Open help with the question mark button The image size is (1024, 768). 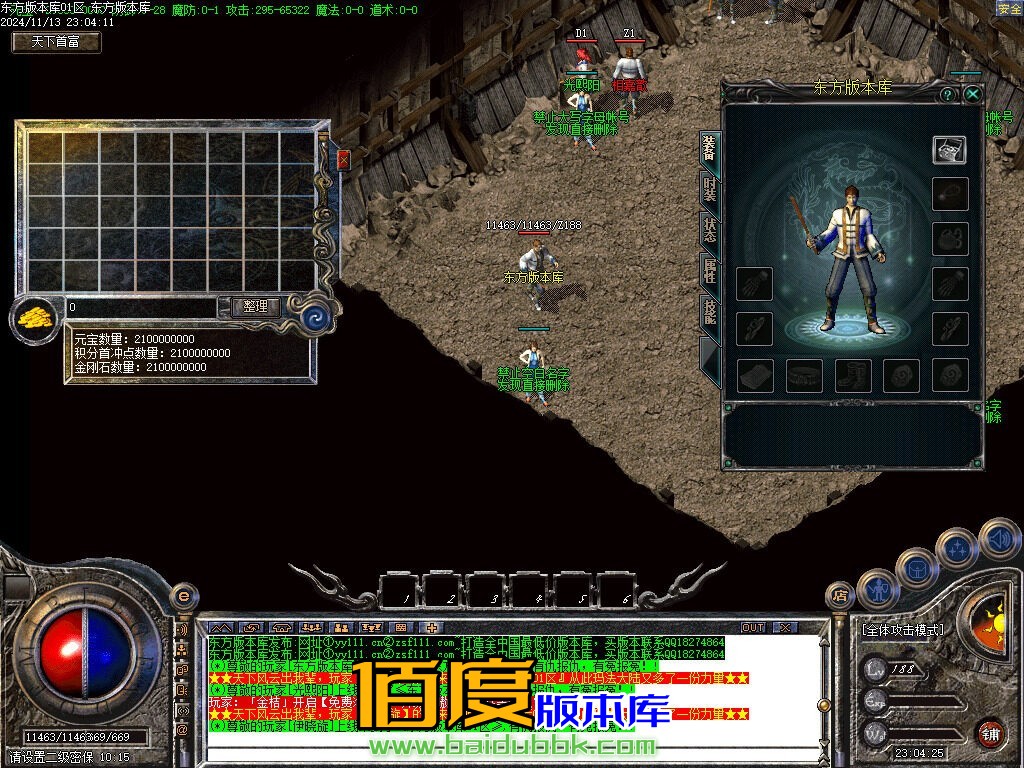coord(947,94)
